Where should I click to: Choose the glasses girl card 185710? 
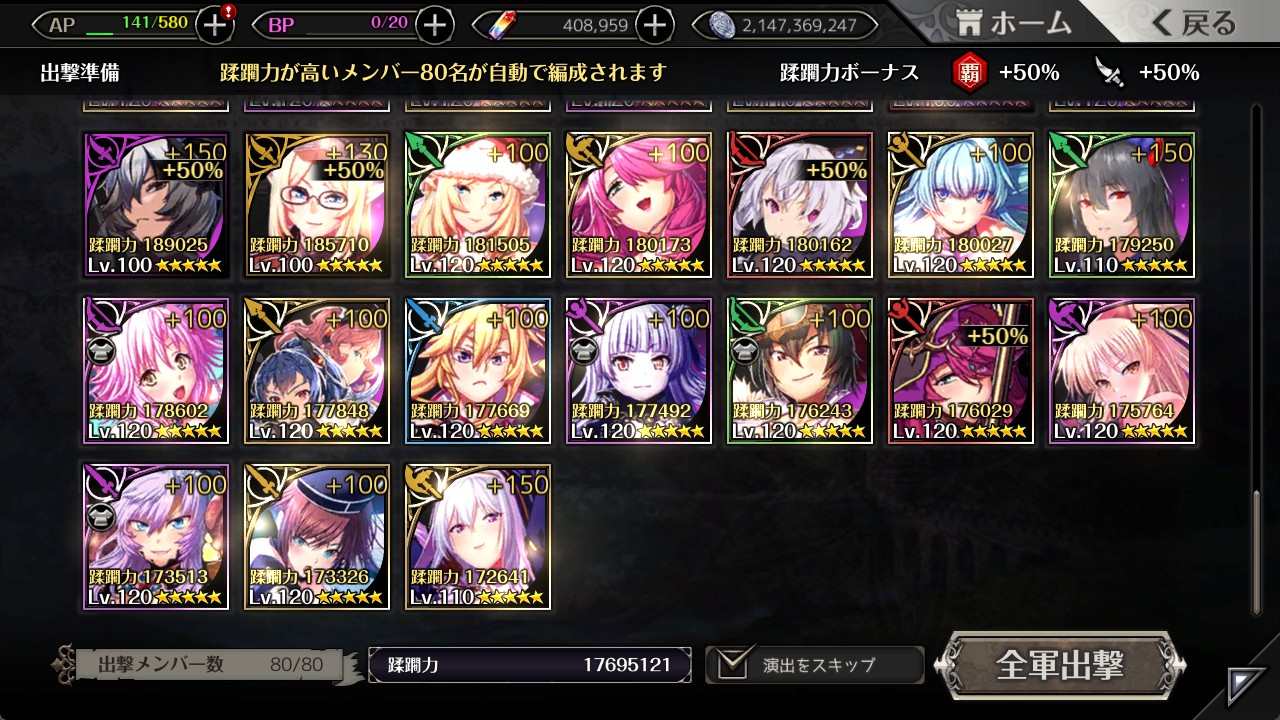(317, 205)
